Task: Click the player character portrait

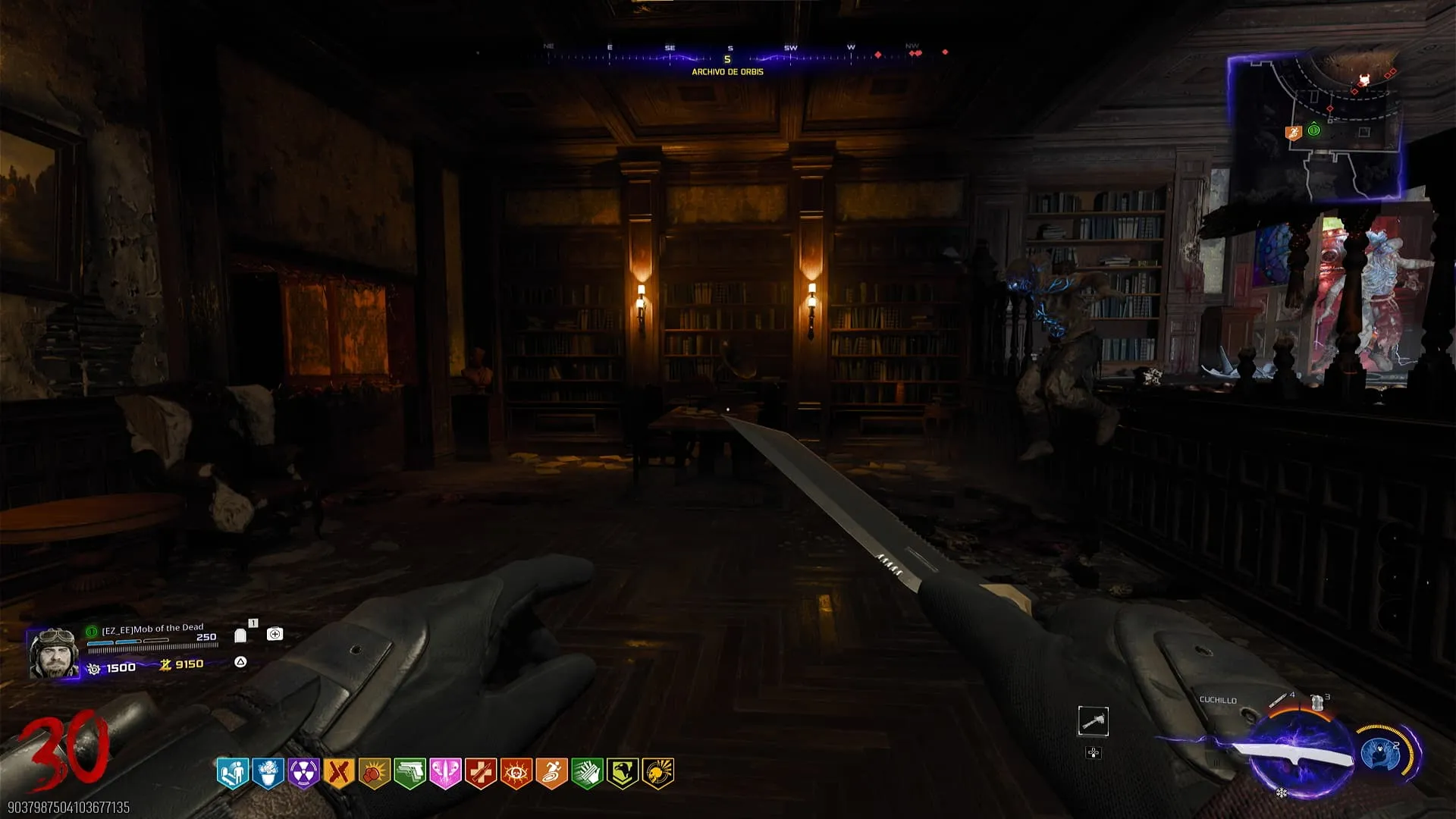Action: 54,653
